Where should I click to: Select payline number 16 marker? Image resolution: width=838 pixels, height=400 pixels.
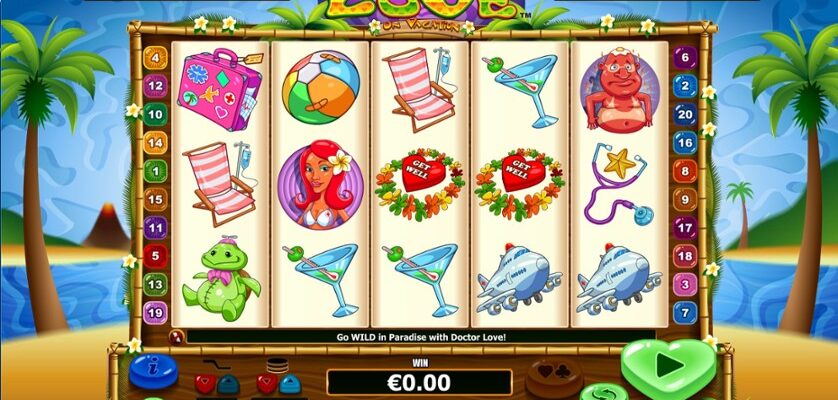click(685, 143)
